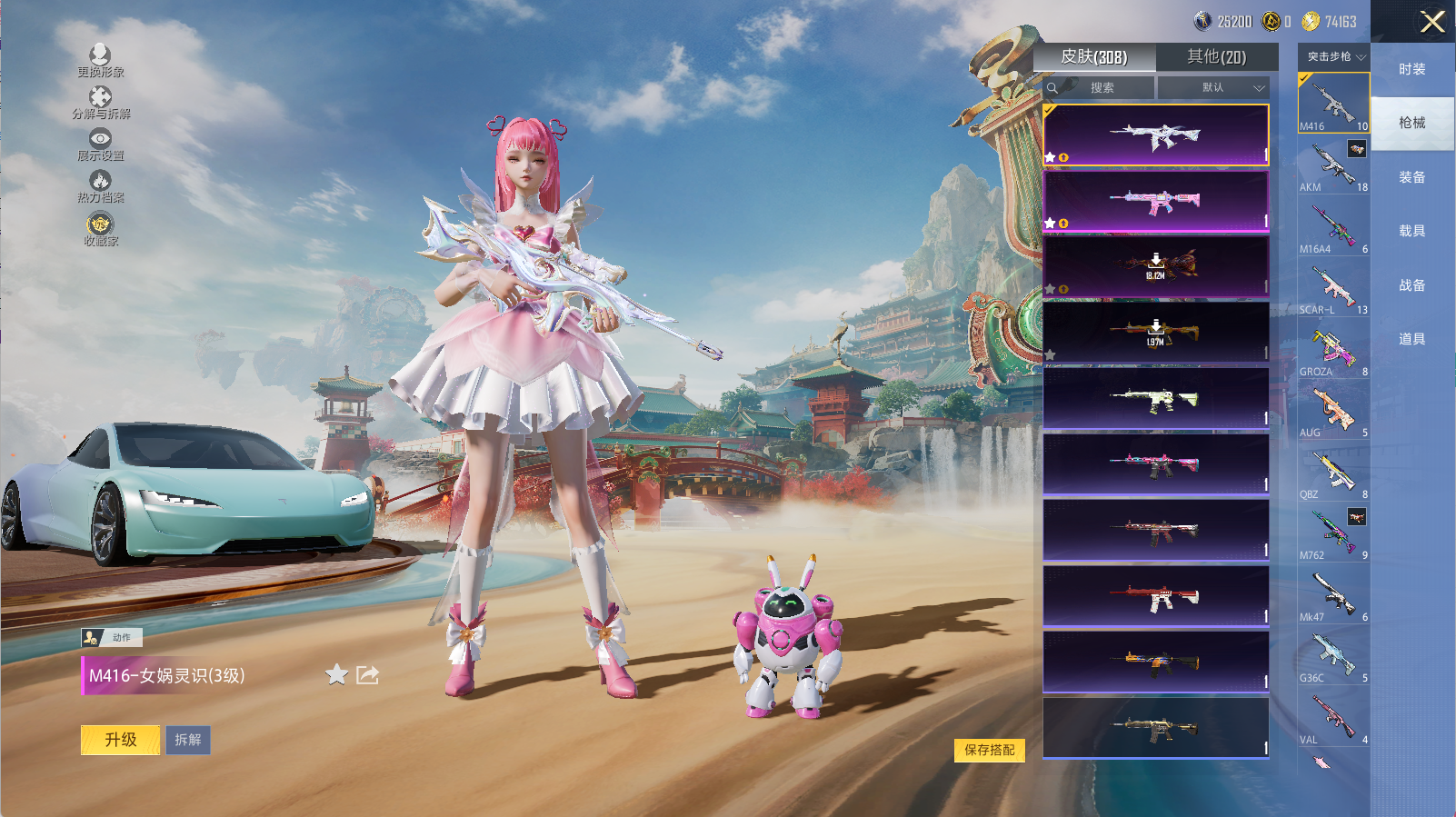
Task: Choose the M16A4 weapon slot
Action: [1333, 227]
